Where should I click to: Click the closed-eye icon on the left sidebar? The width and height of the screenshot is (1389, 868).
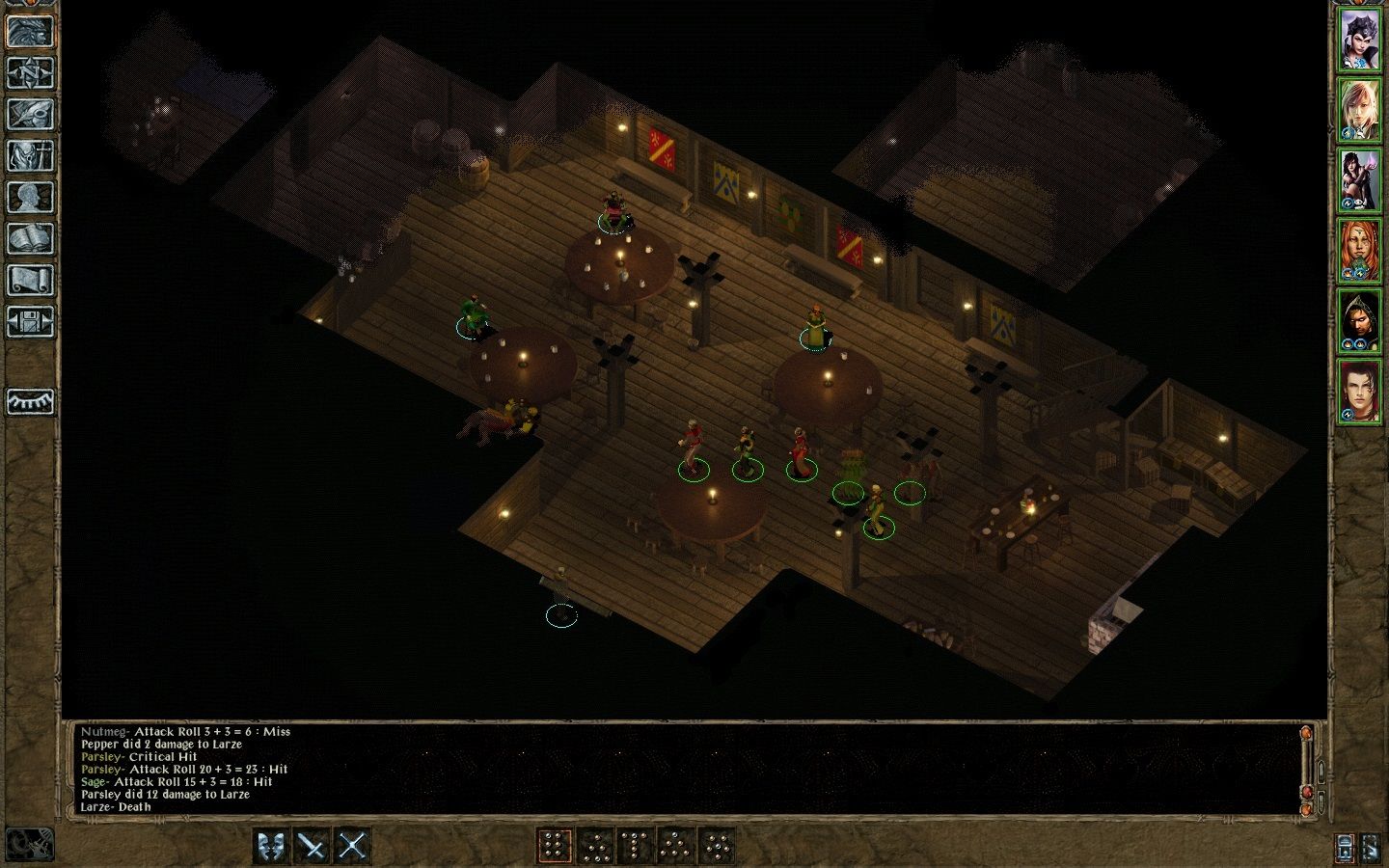[x=30, y=401]
